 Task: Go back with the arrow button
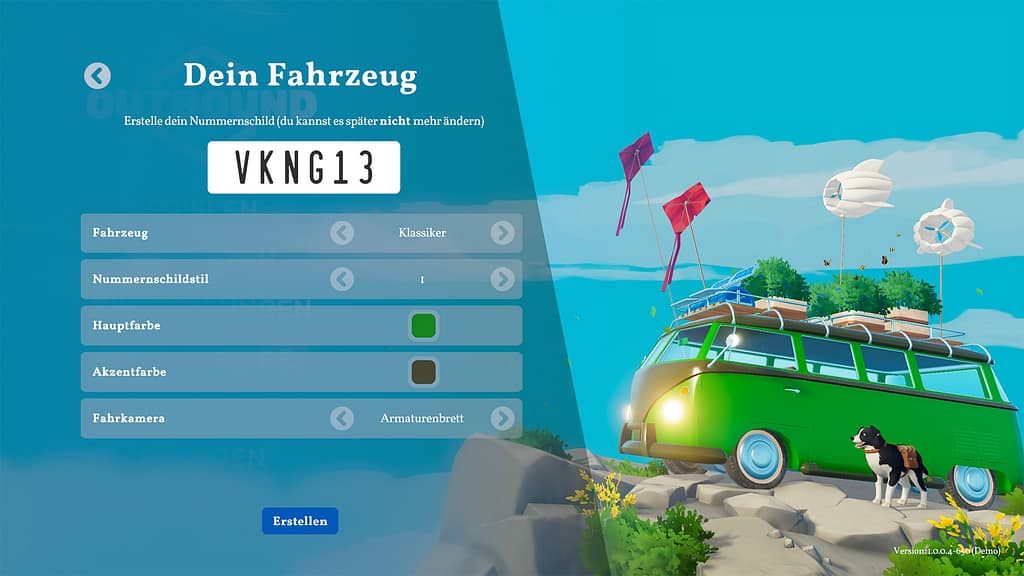[x=97, y=76]
